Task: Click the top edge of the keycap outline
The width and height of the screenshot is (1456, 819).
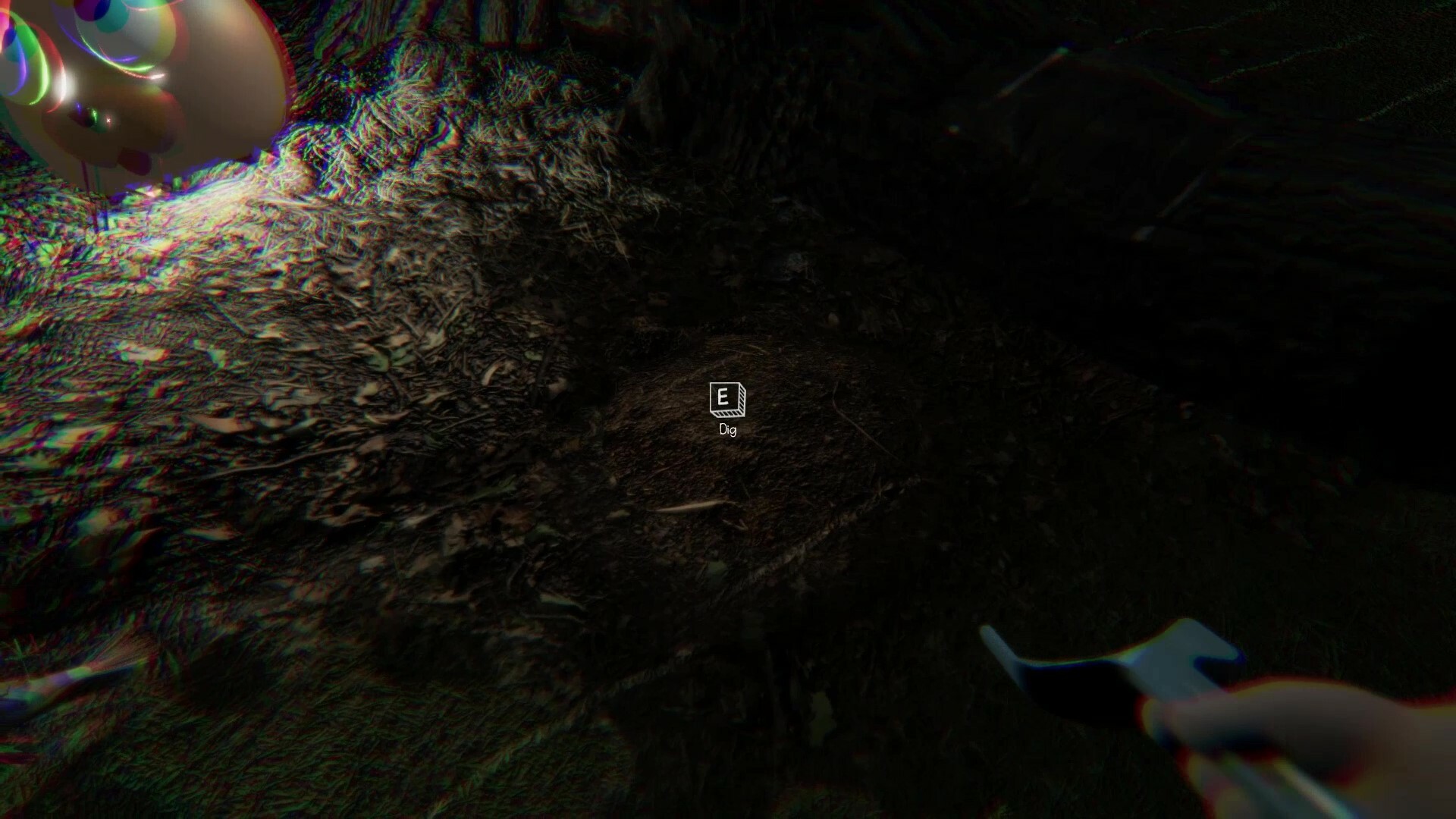Action: coord(725,382)
